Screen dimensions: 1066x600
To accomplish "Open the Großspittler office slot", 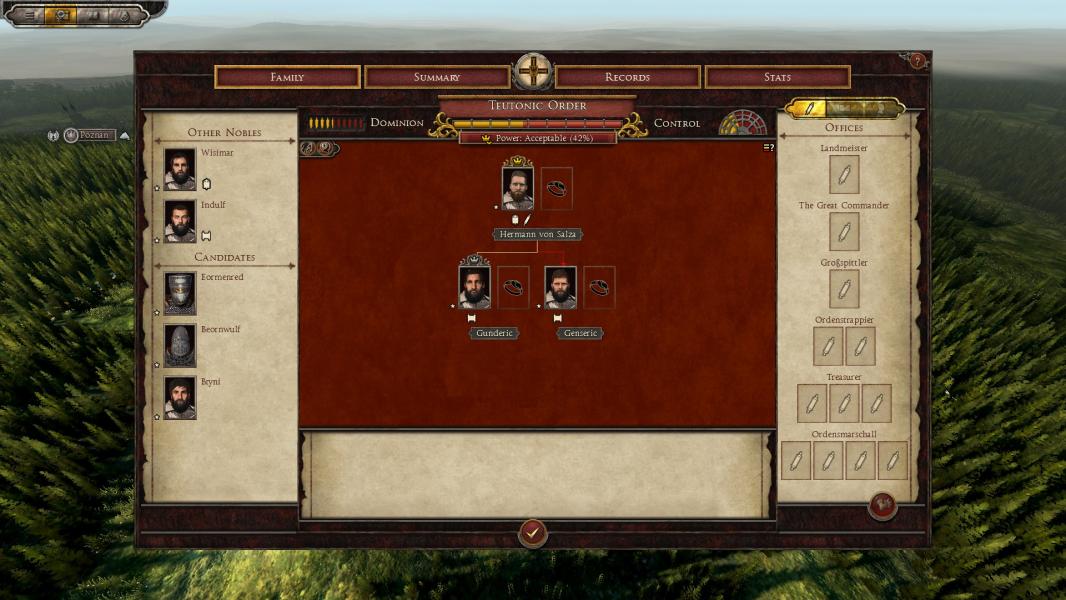I will point(844,289).
